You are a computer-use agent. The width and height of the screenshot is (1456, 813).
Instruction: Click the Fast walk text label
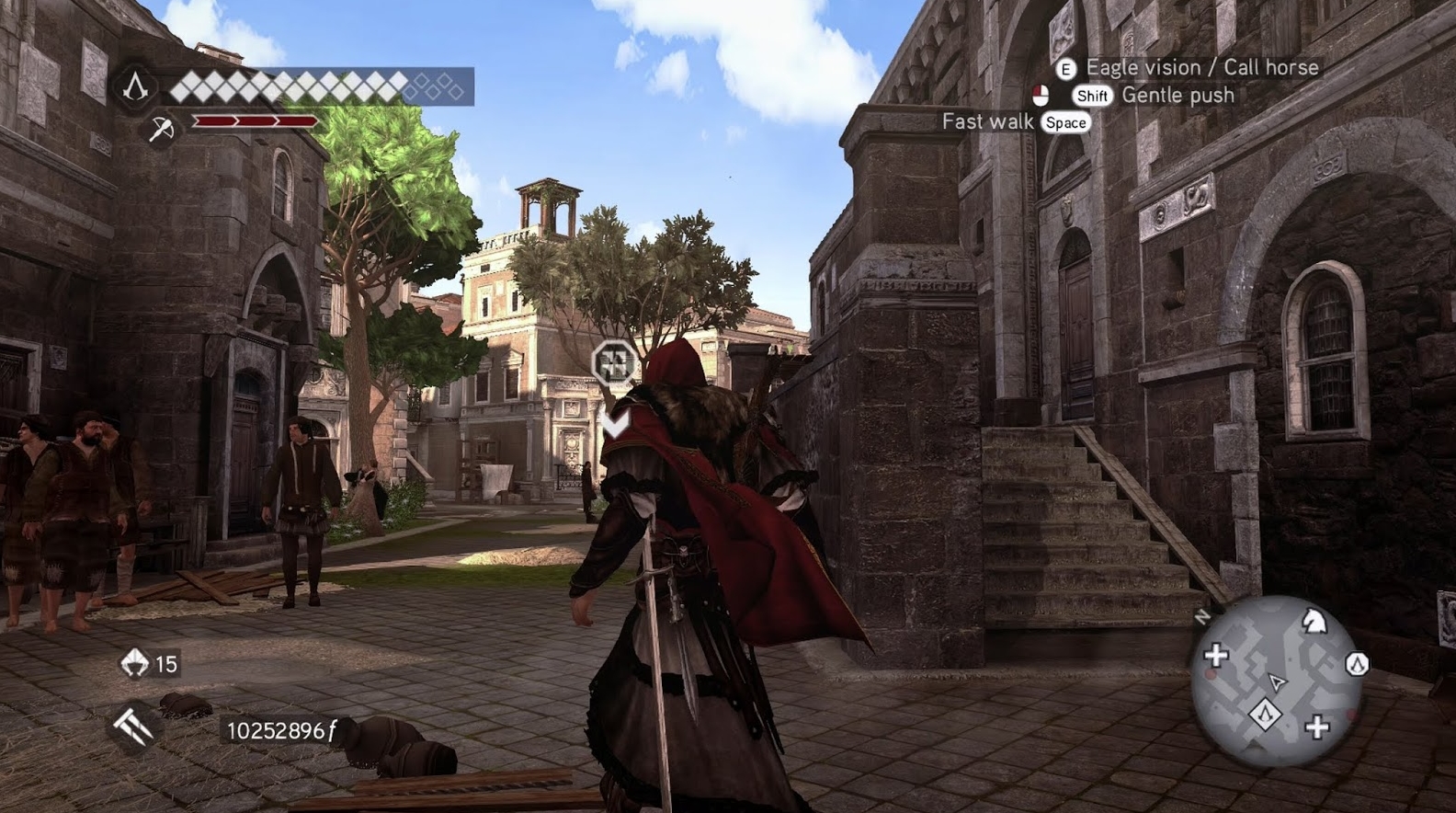[986, 120]
